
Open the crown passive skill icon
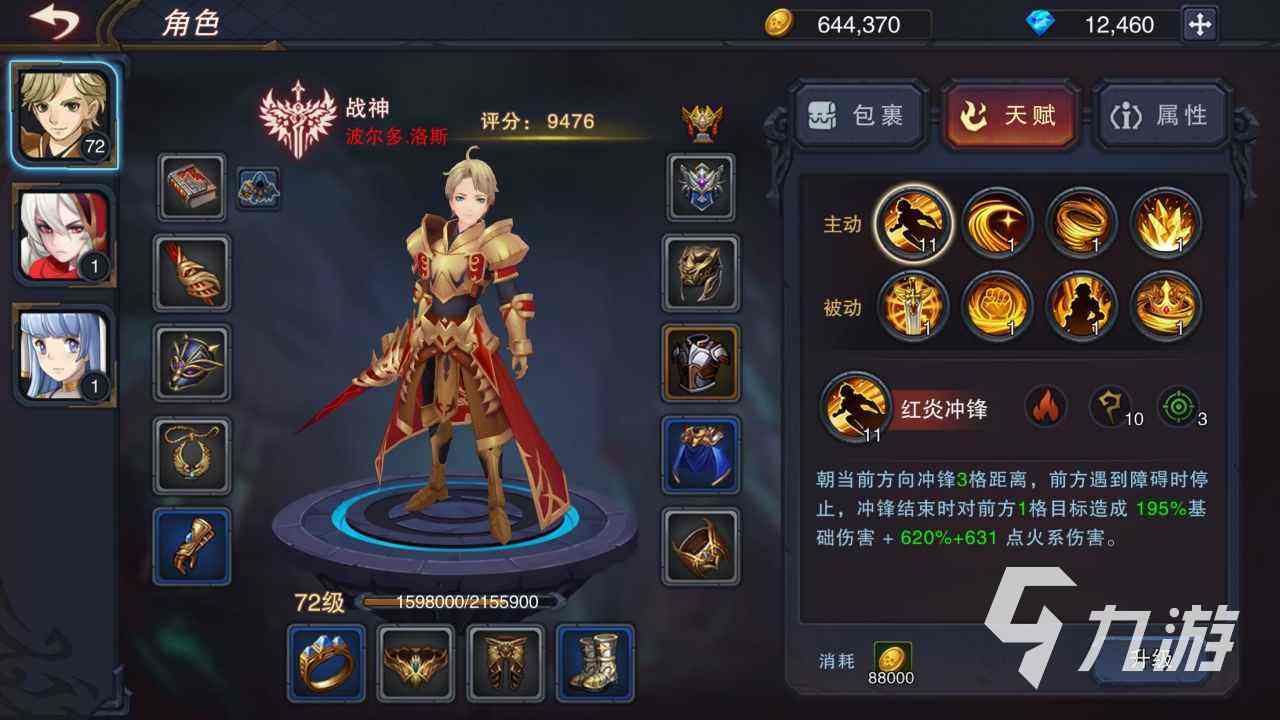point(1167,307)
